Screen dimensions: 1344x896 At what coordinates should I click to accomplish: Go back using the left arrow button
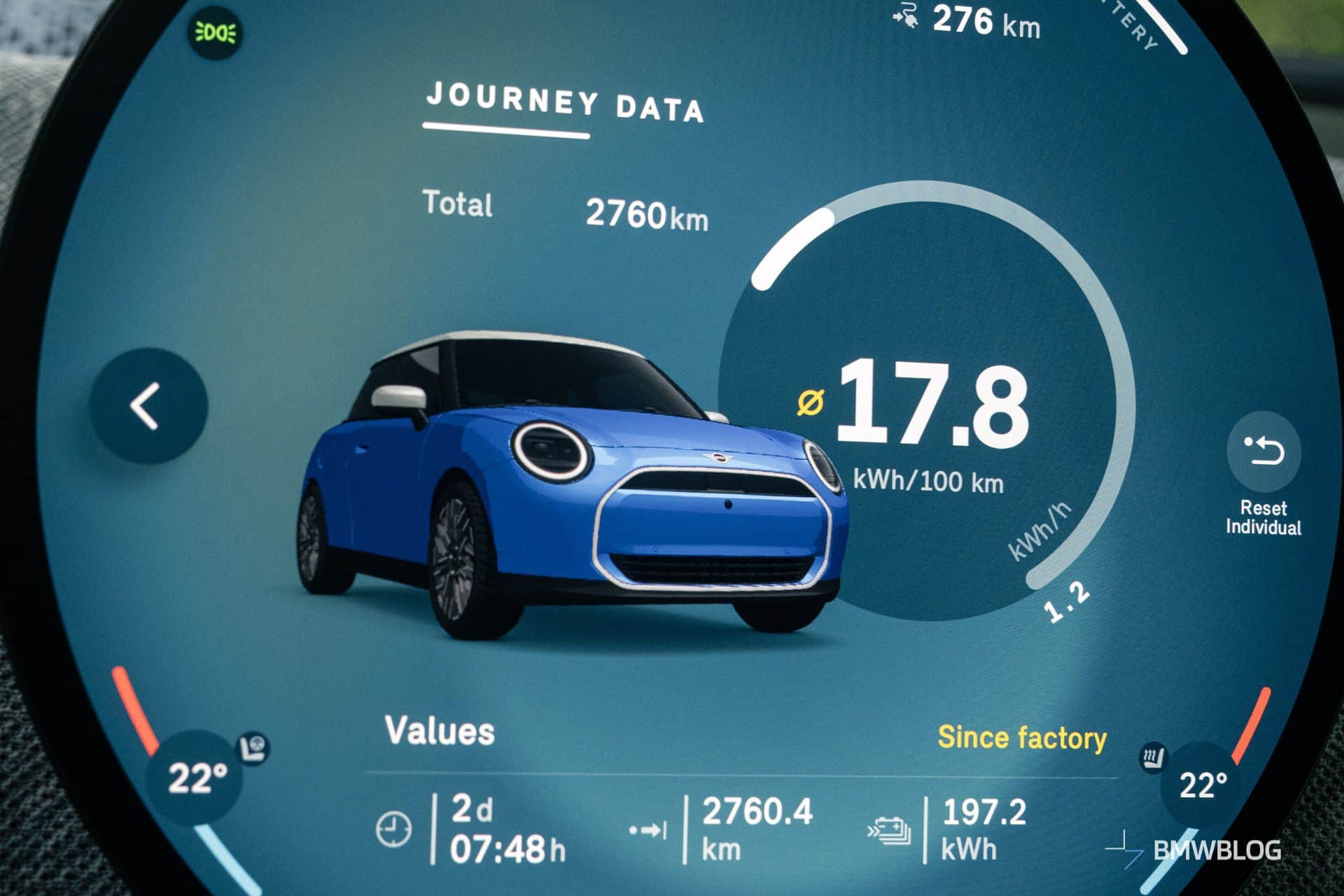click(148, 406)
